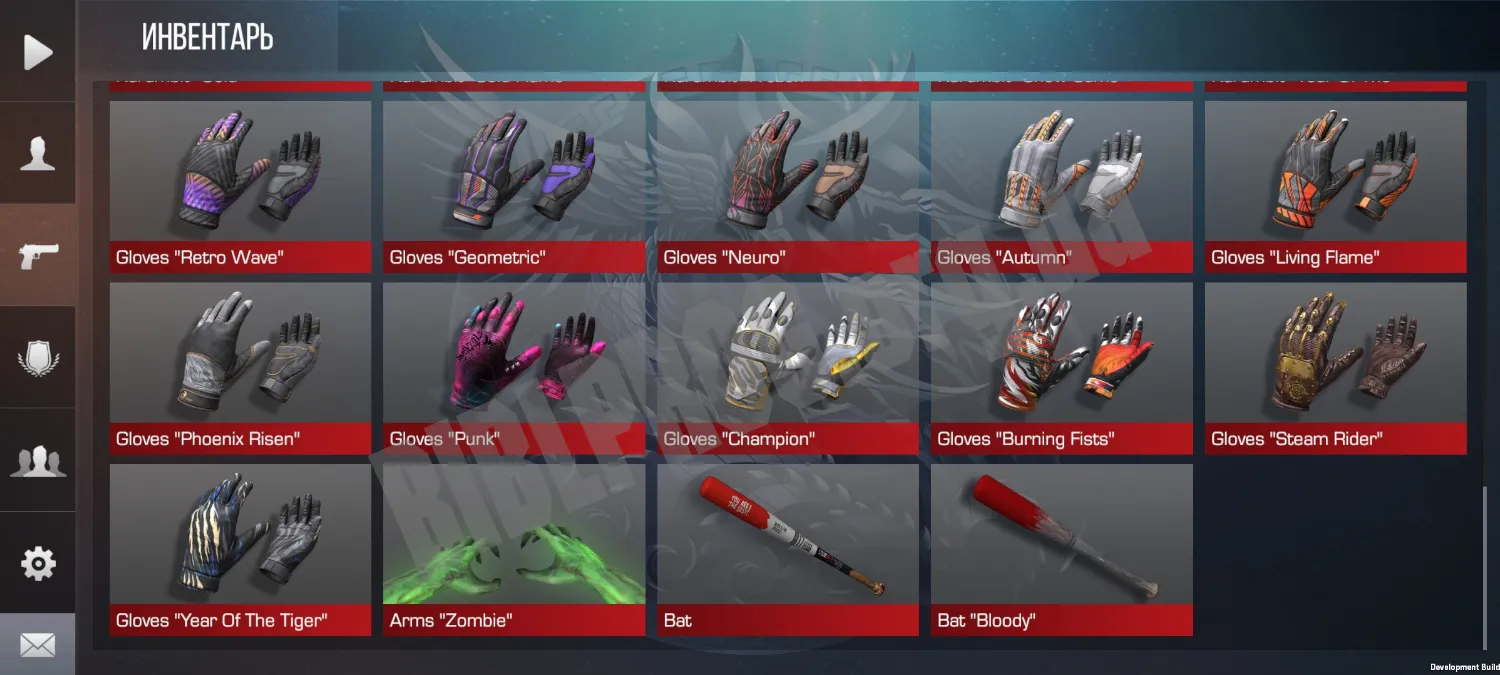Open the gear settings tab
The height and width of the screenshot is (675, 1500).
coord(37,563)
